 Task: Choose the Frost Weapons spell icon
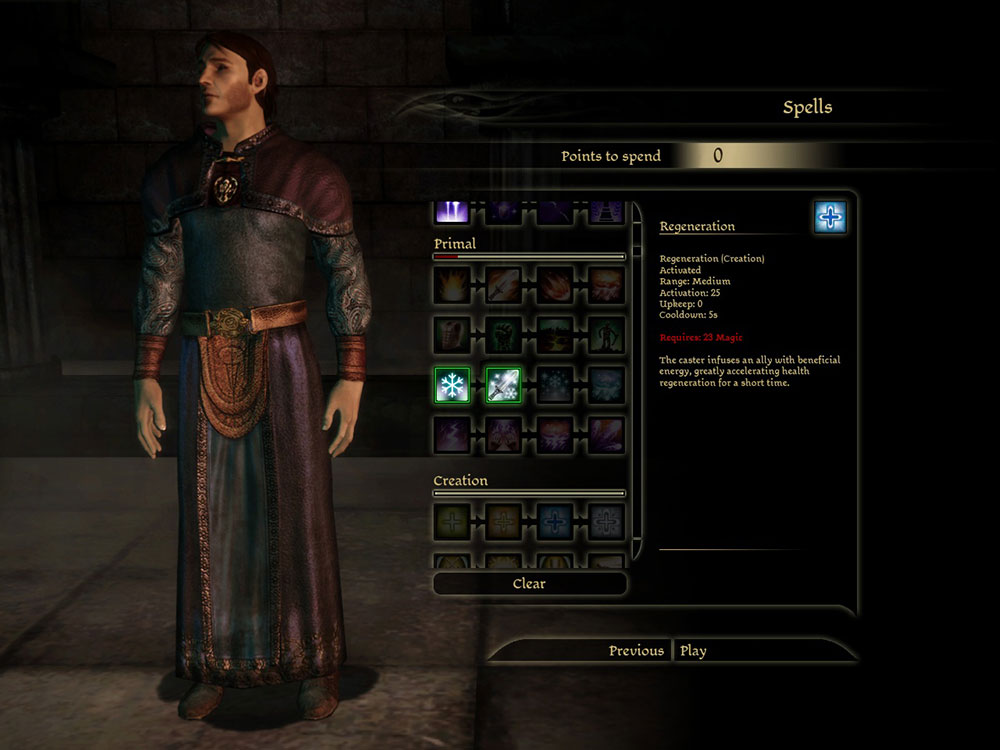point(503,385)
